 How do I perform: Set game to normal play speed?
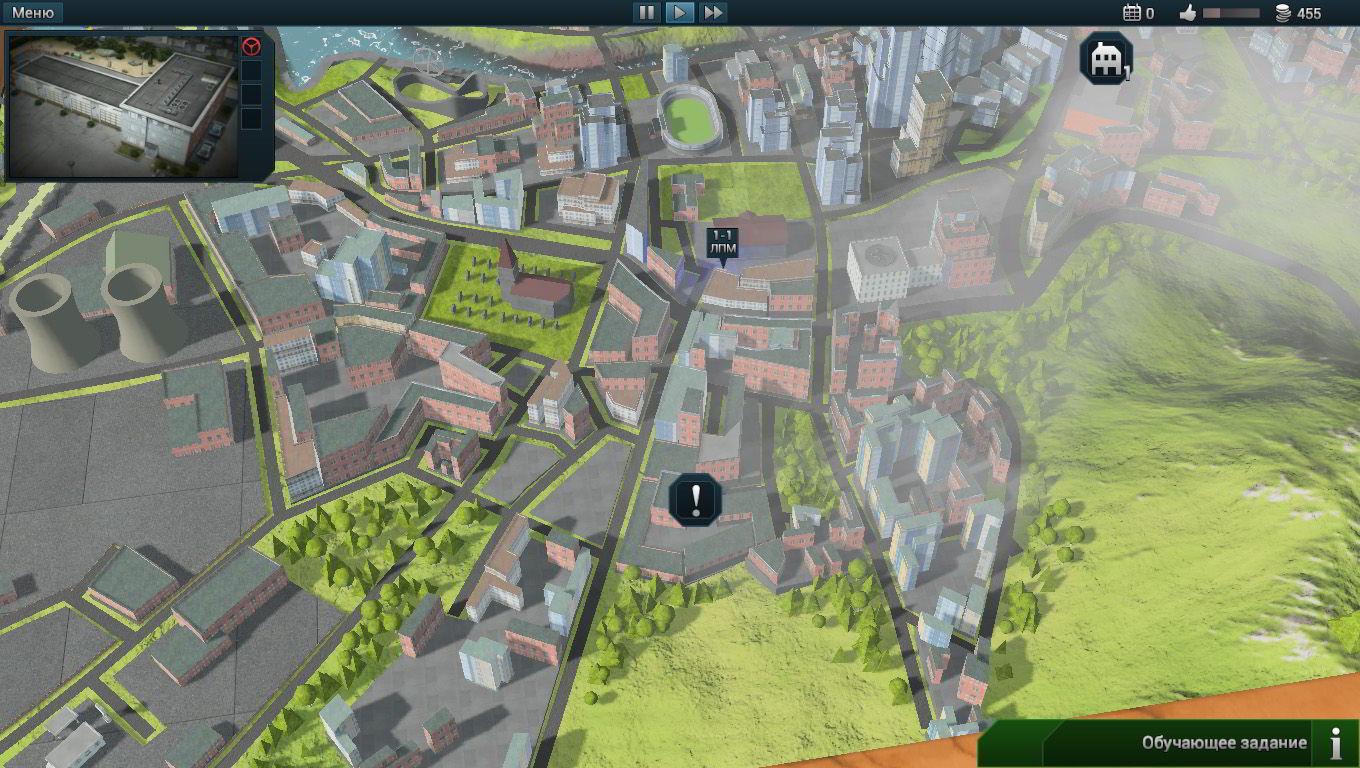pos(679,13)
